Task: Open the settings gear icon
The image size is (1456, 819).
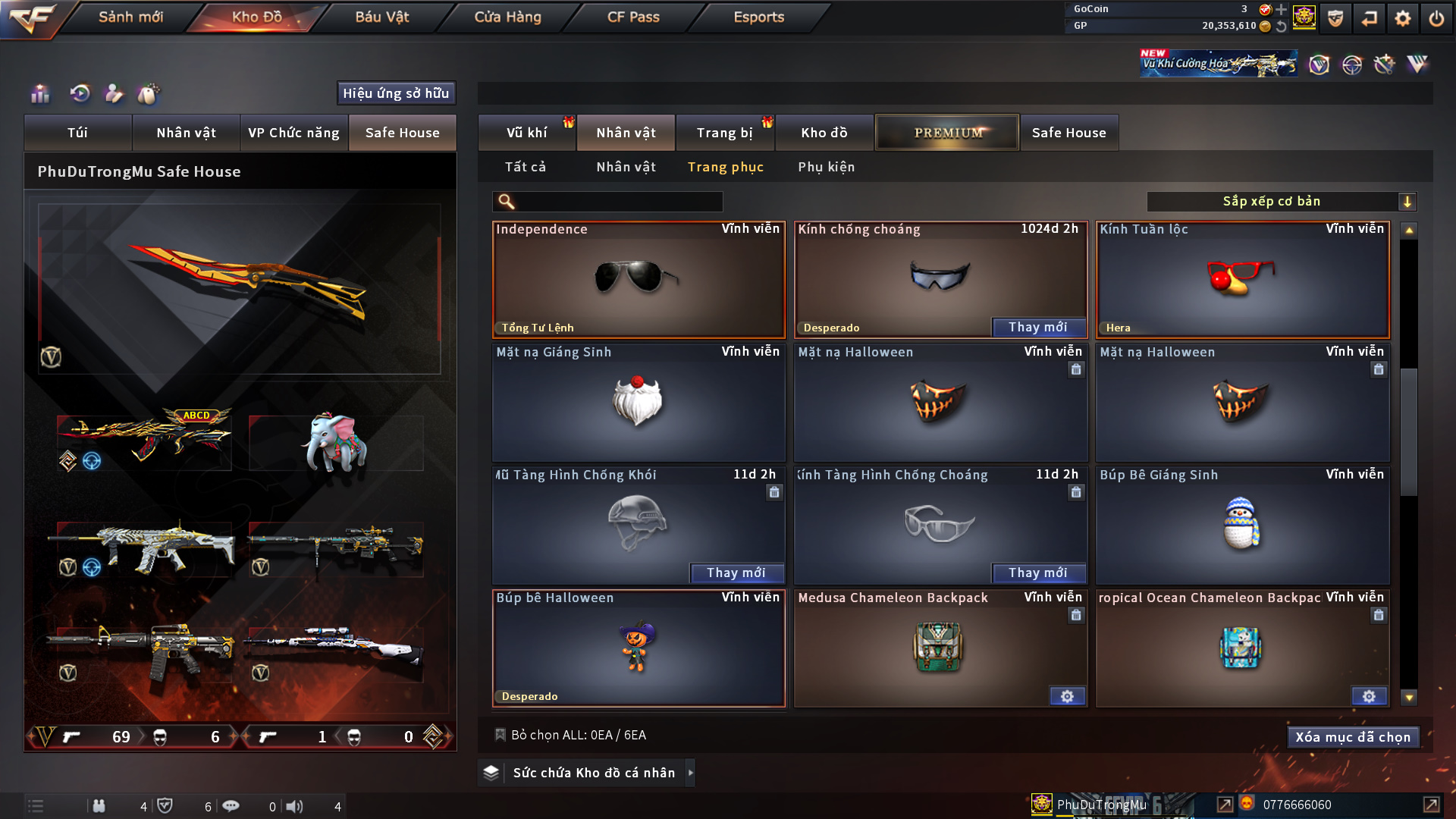Action: (x=1402, y=18)
